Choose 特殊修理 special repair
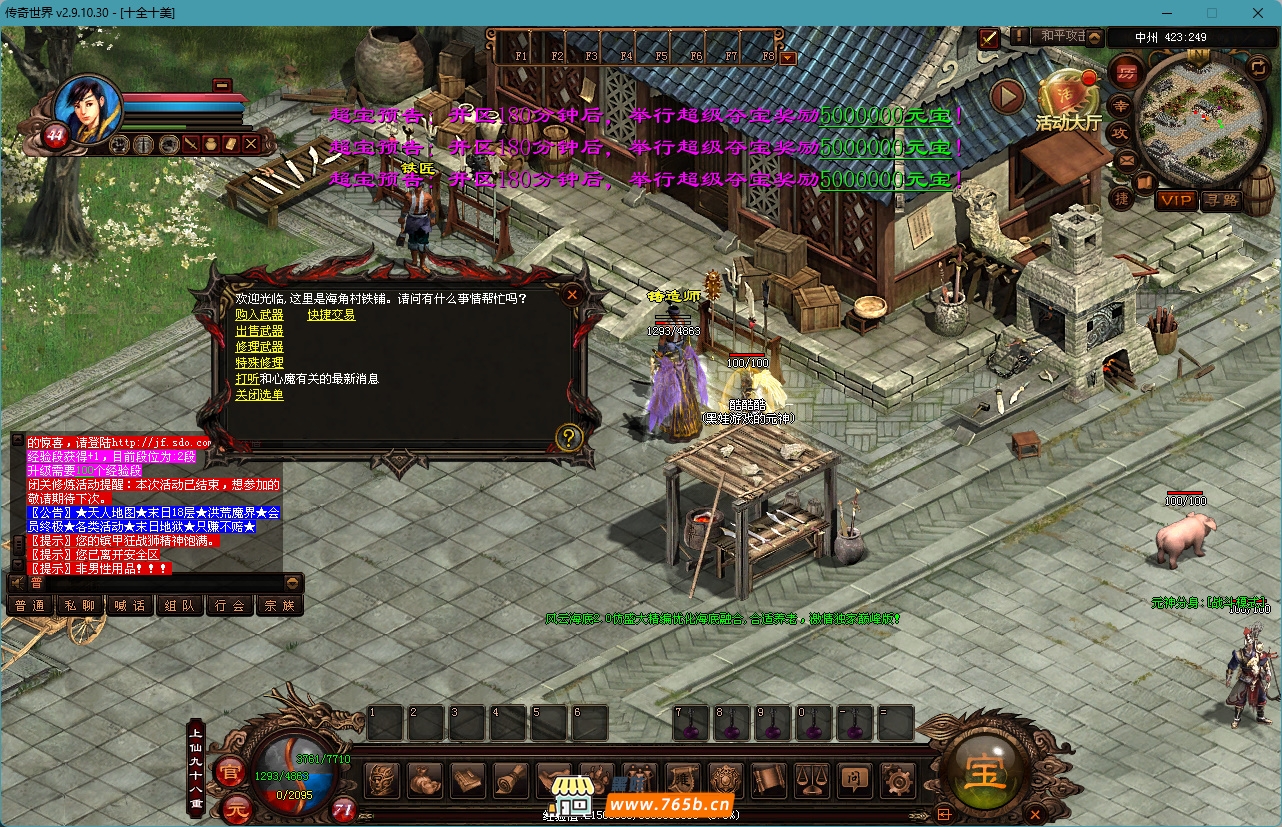The height and width of the screenshot is (827, 1282). point(259,363)
